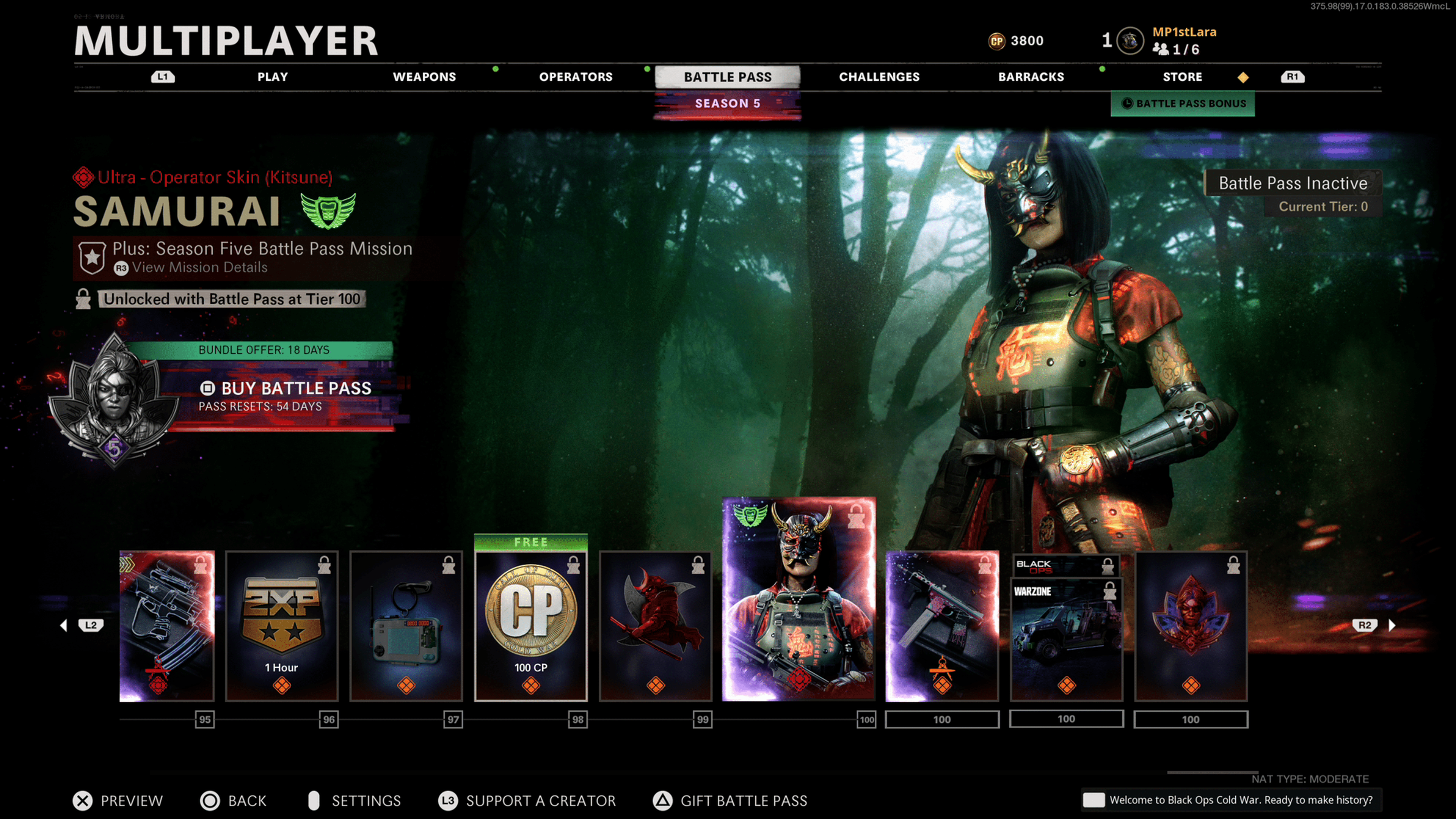1456x819 pixels.
Task: Switch to the Play tab
Action: point(273,77)
